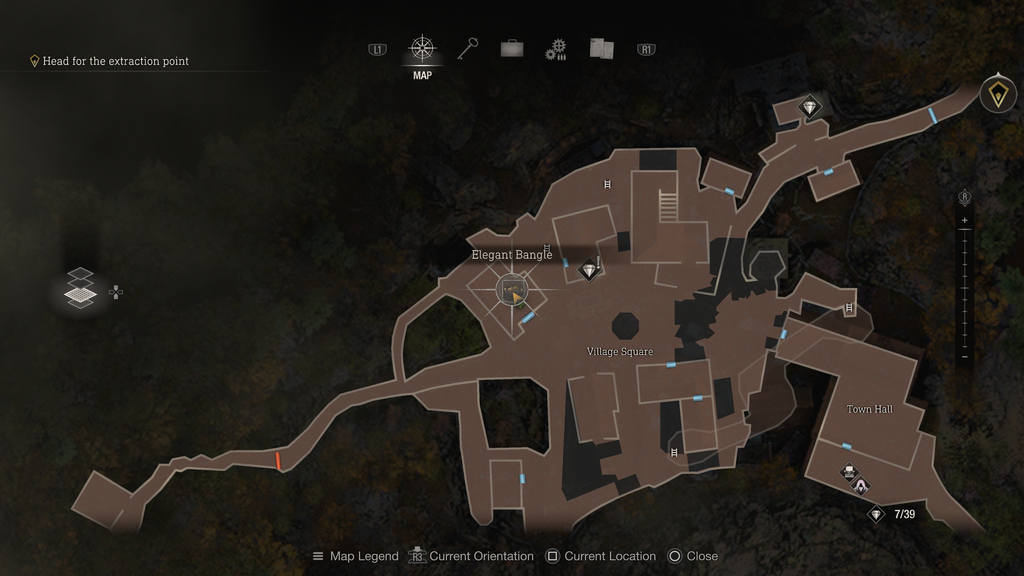
Task: Open the files documents tab
Action: pyautogui.click(x=600, y=48)
